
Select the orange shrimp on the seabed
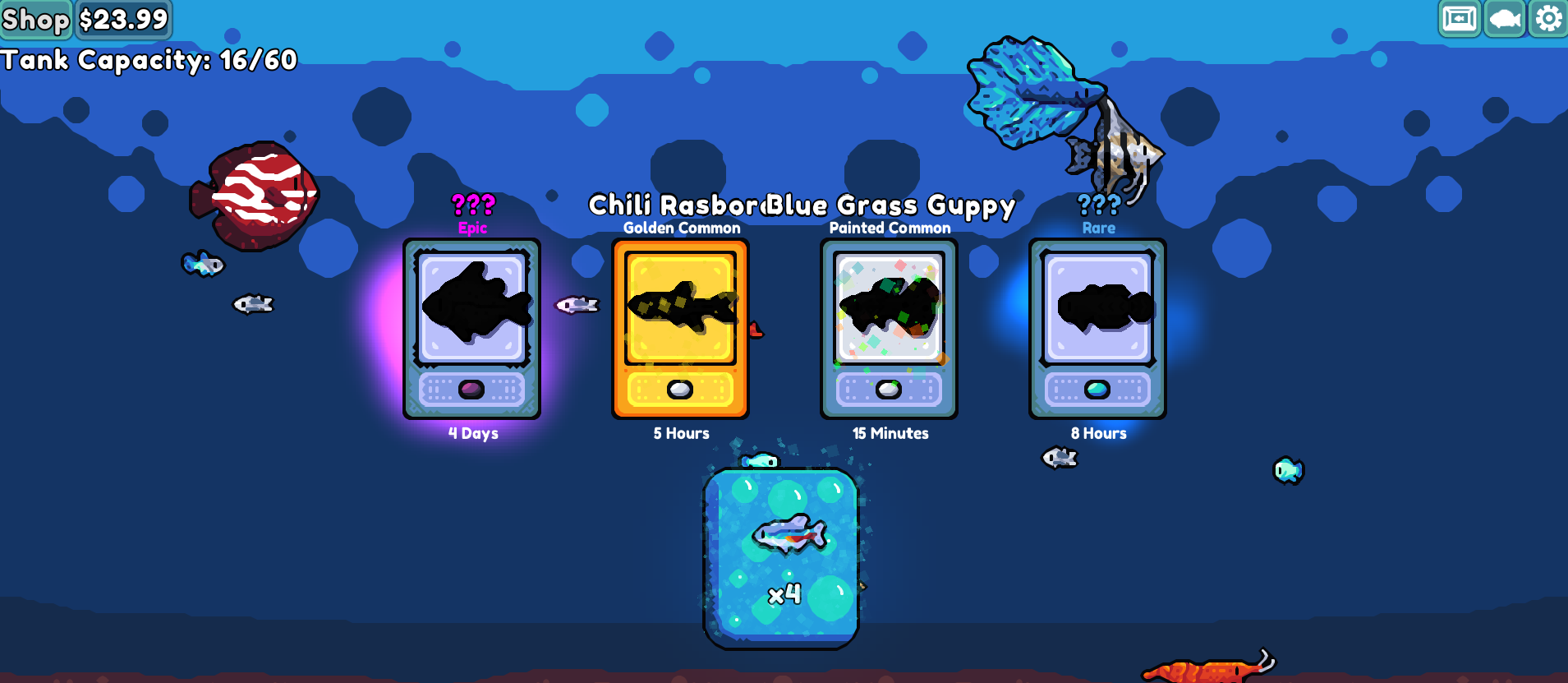1207,668
